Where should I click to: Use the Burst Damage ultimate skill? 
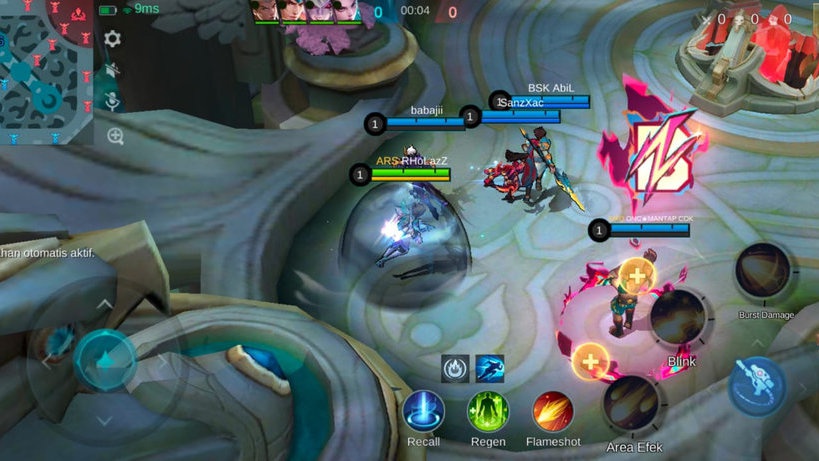coord(764,270)
